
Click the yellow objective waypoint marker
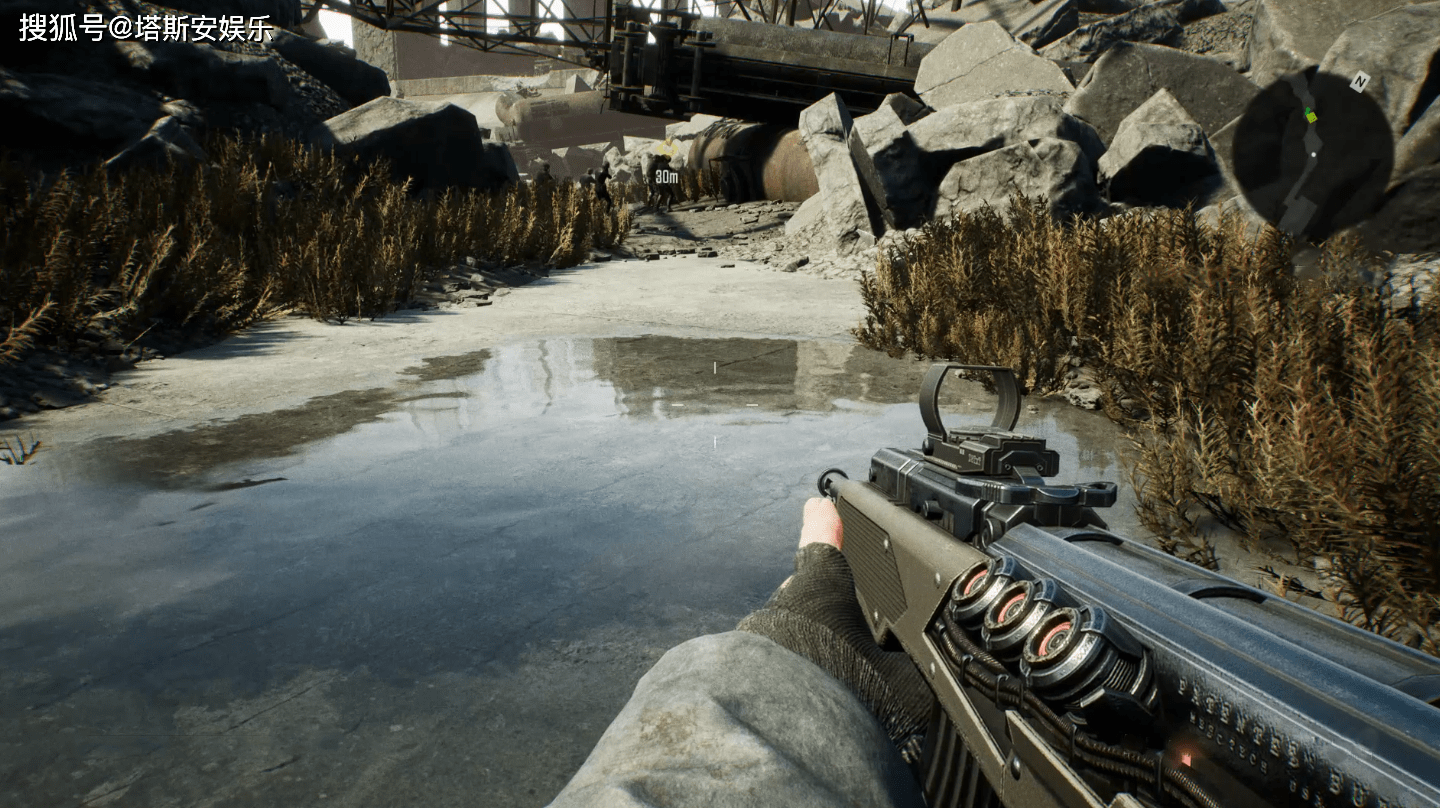click(x=666, y=151)
